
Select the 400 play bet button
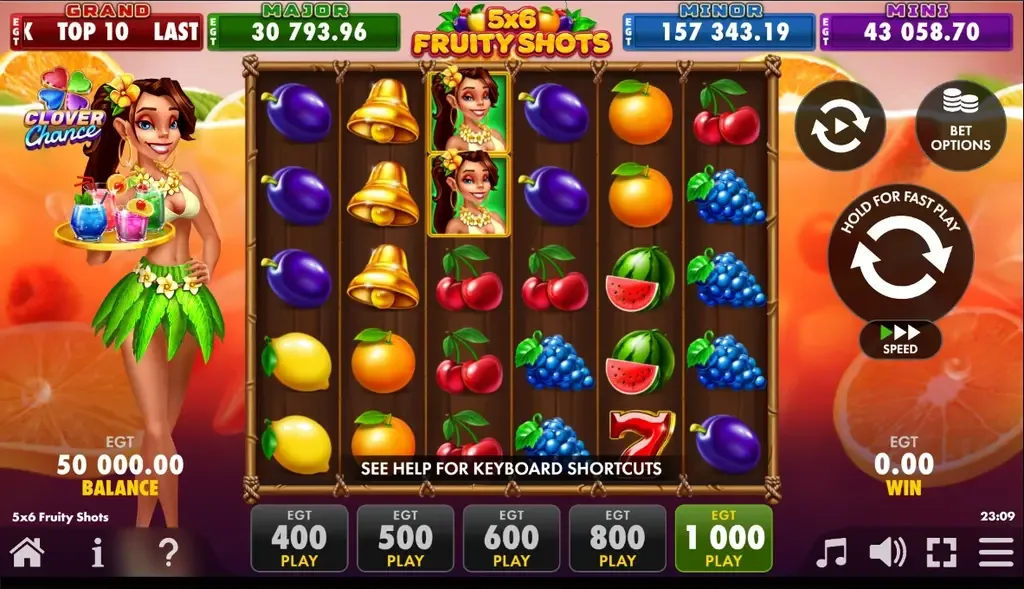click(299, 538)
